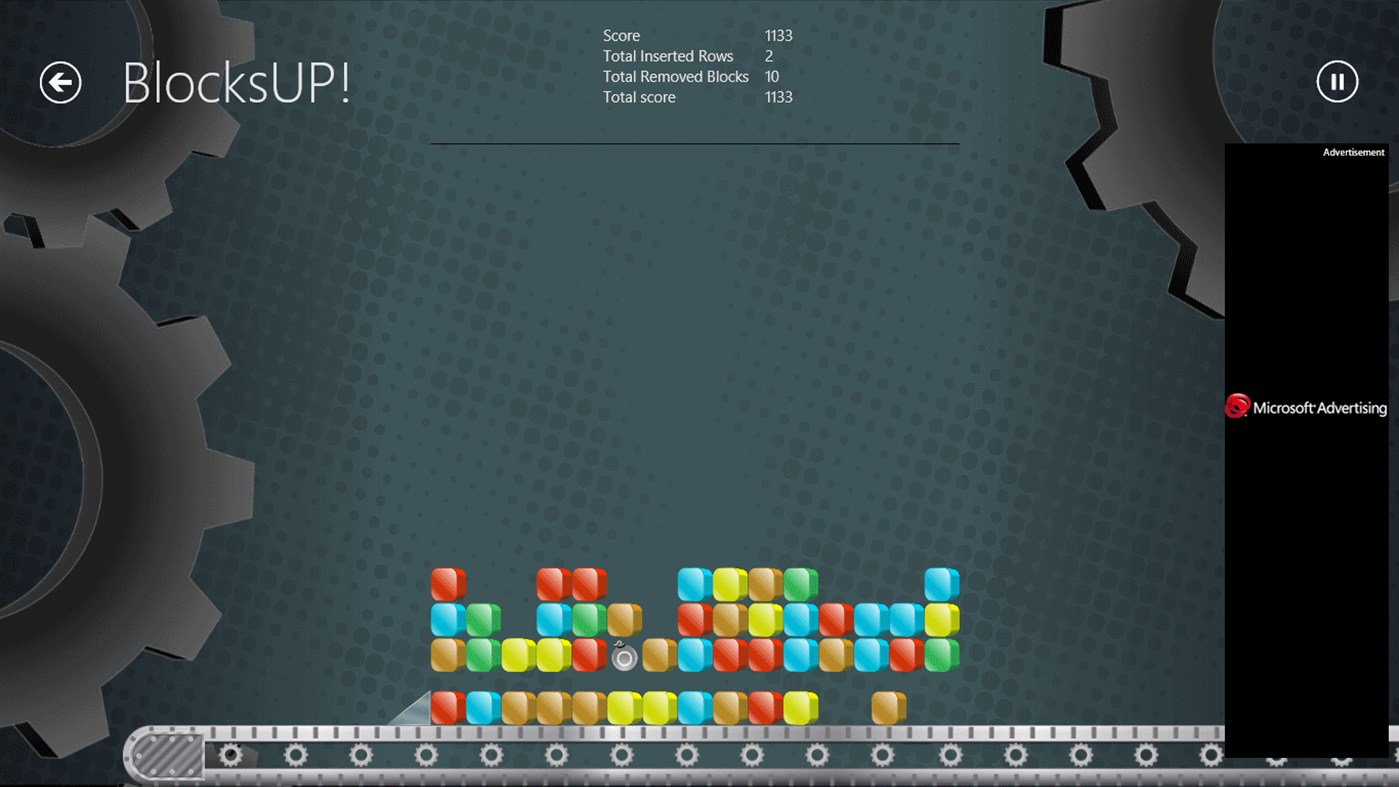The width and height of the screenshot is (1399, 787).
Task: Pause the game using the circular pause control
Action: [x=1337, y=82]
